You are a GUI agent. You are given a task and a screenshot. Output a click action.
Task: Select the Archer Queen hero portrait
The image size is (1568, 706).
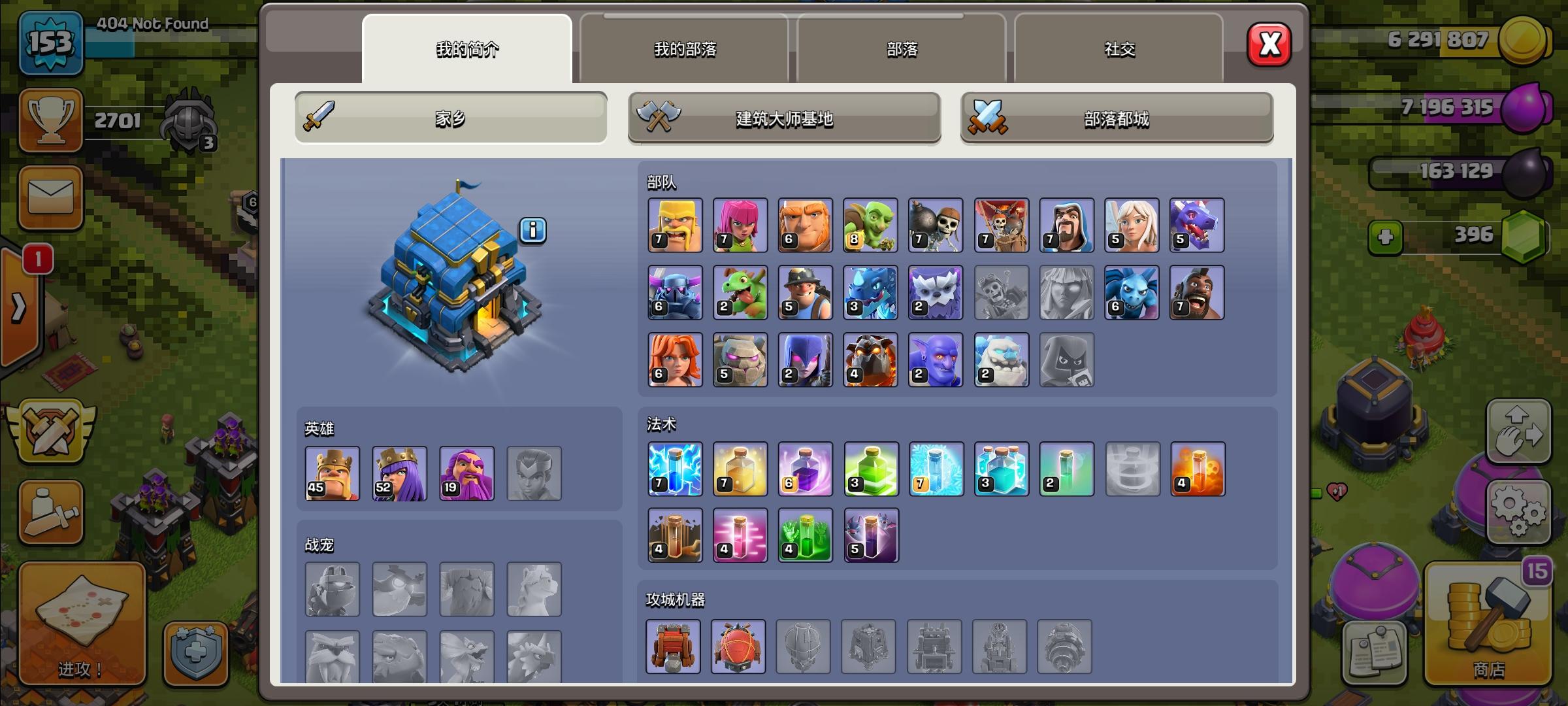(399, 473)
